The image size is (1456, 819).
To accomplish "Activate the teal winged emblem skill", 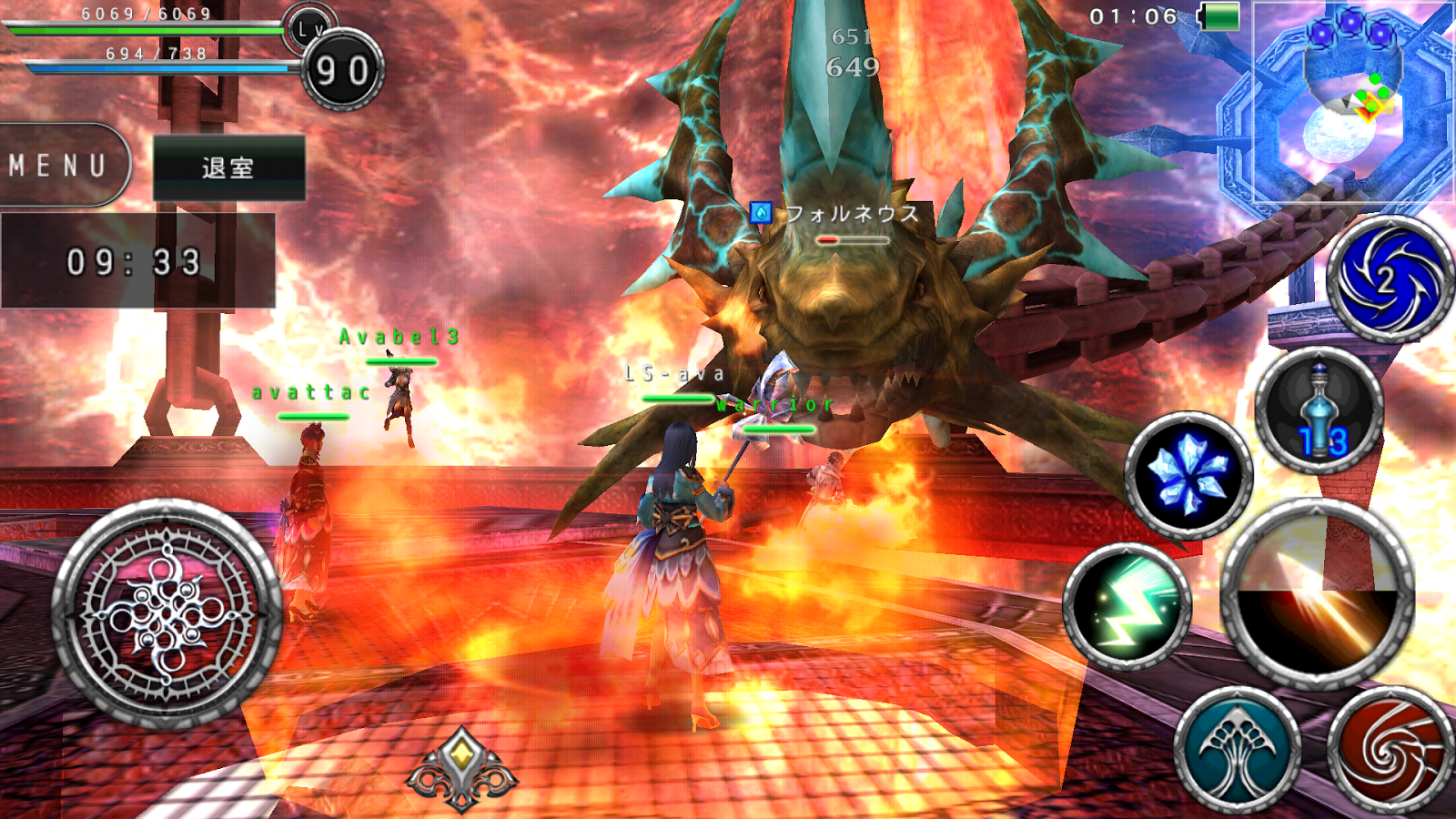I will [x=1237, y=752].
